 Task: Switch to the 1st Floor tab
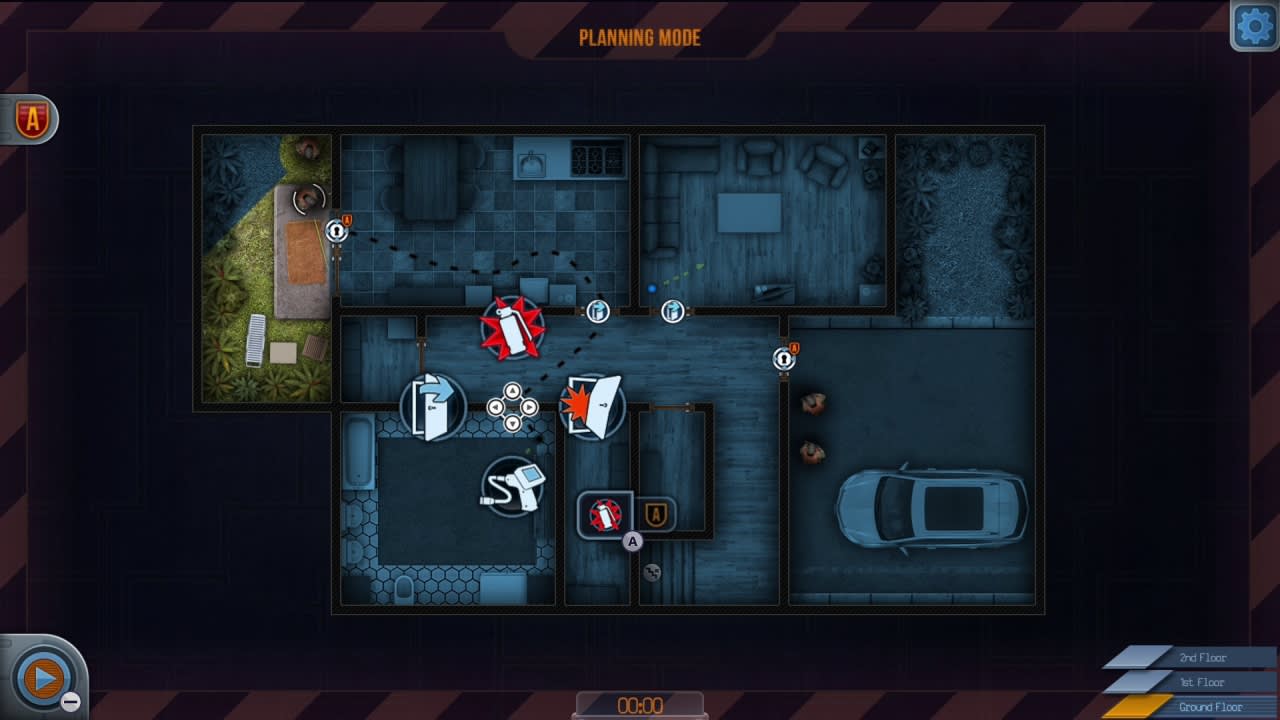[1205, 682]
